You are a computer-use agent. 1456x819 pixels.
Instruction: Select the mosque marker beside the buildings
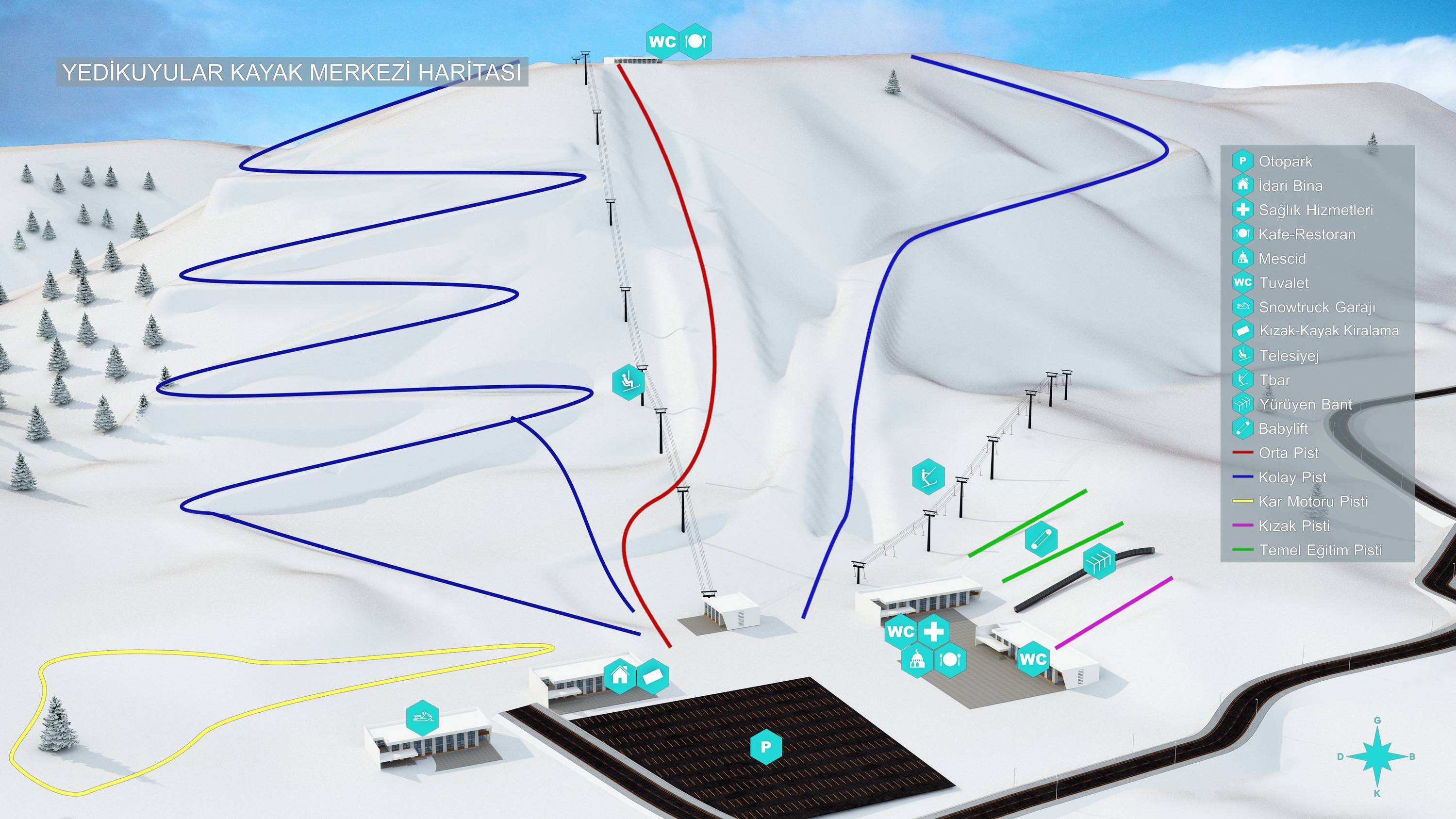(x=917, y=659)
